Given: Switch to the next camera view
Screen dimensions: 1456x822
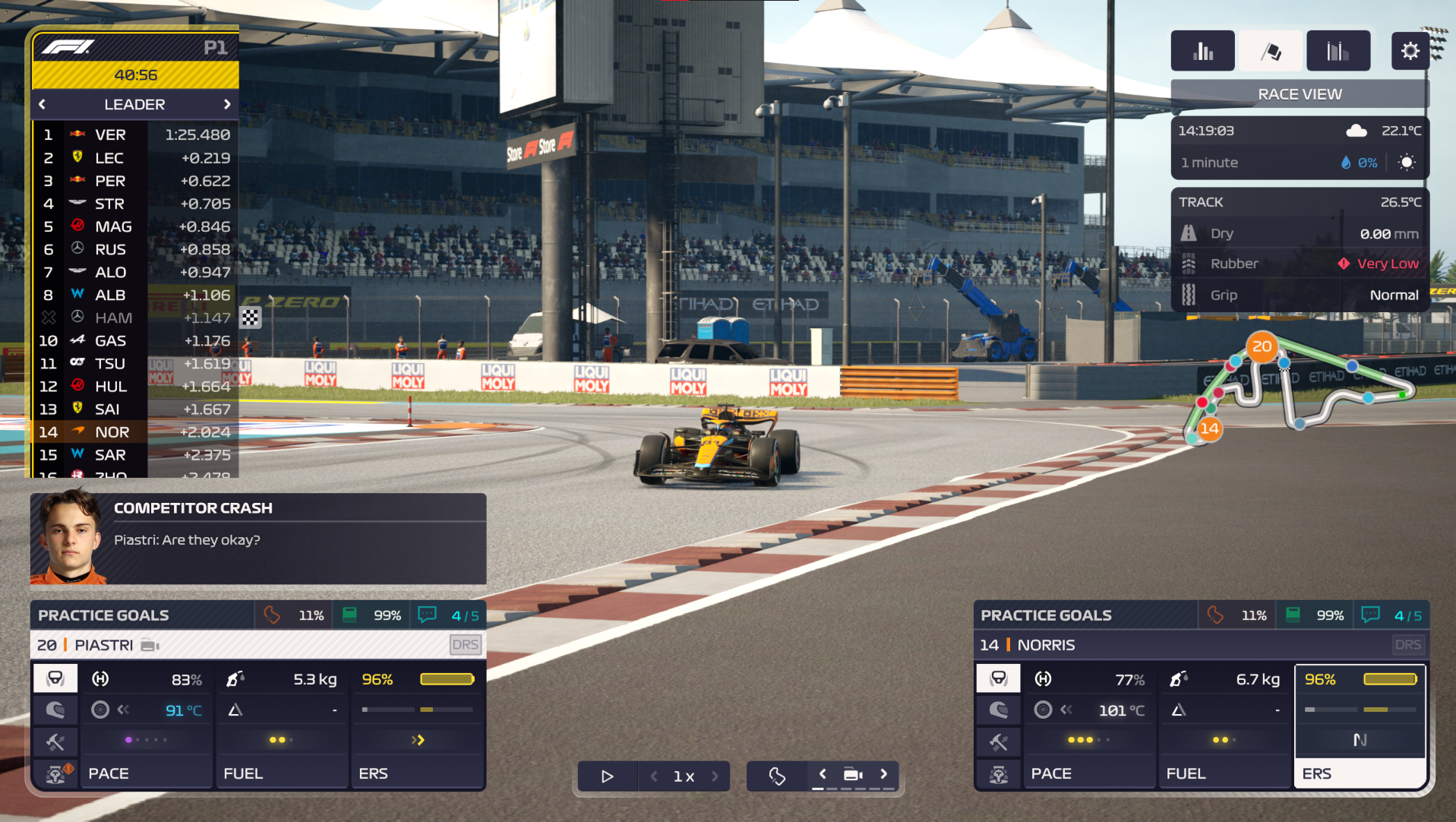Looking at the screenshot, I should (x=884, y=774).
